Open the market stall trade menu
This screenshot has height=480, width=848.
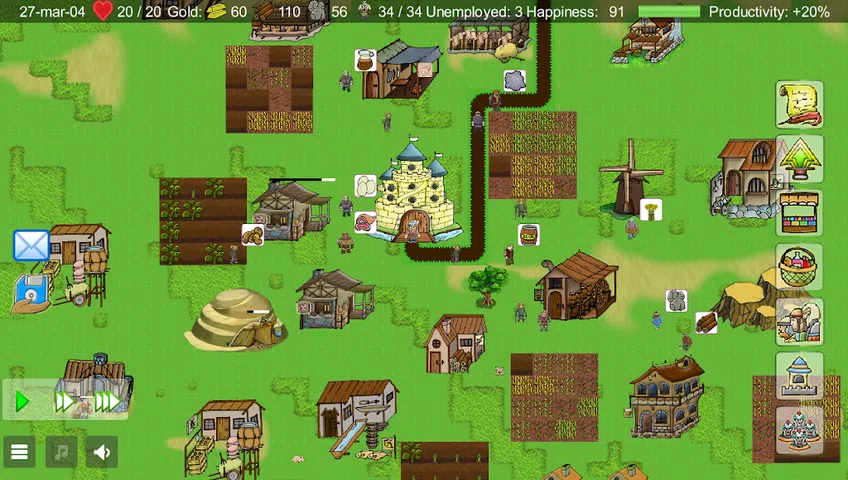(x=799, y=212)
